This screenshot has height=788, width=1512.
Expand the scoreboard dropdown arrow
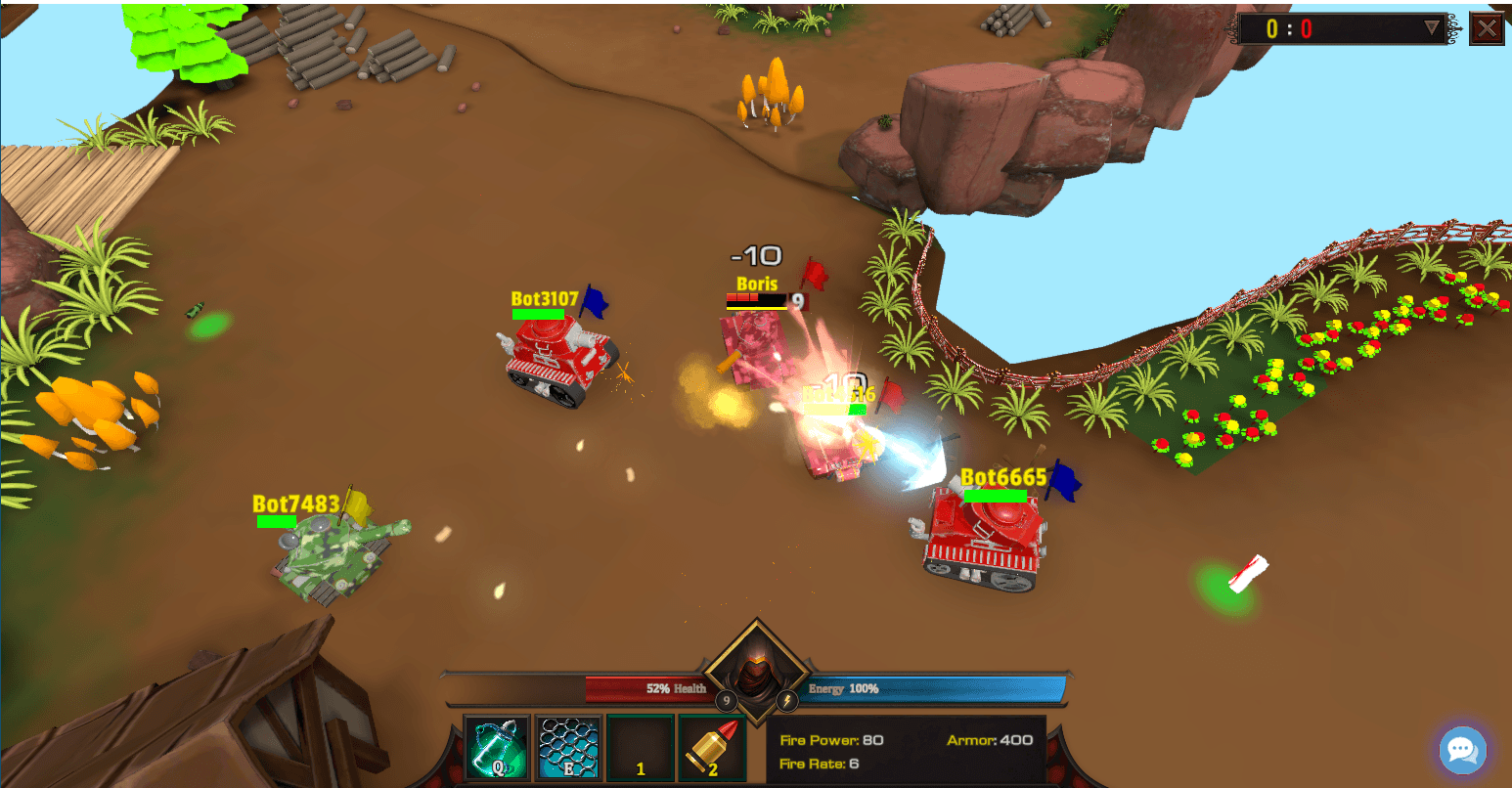[1432, 27]
